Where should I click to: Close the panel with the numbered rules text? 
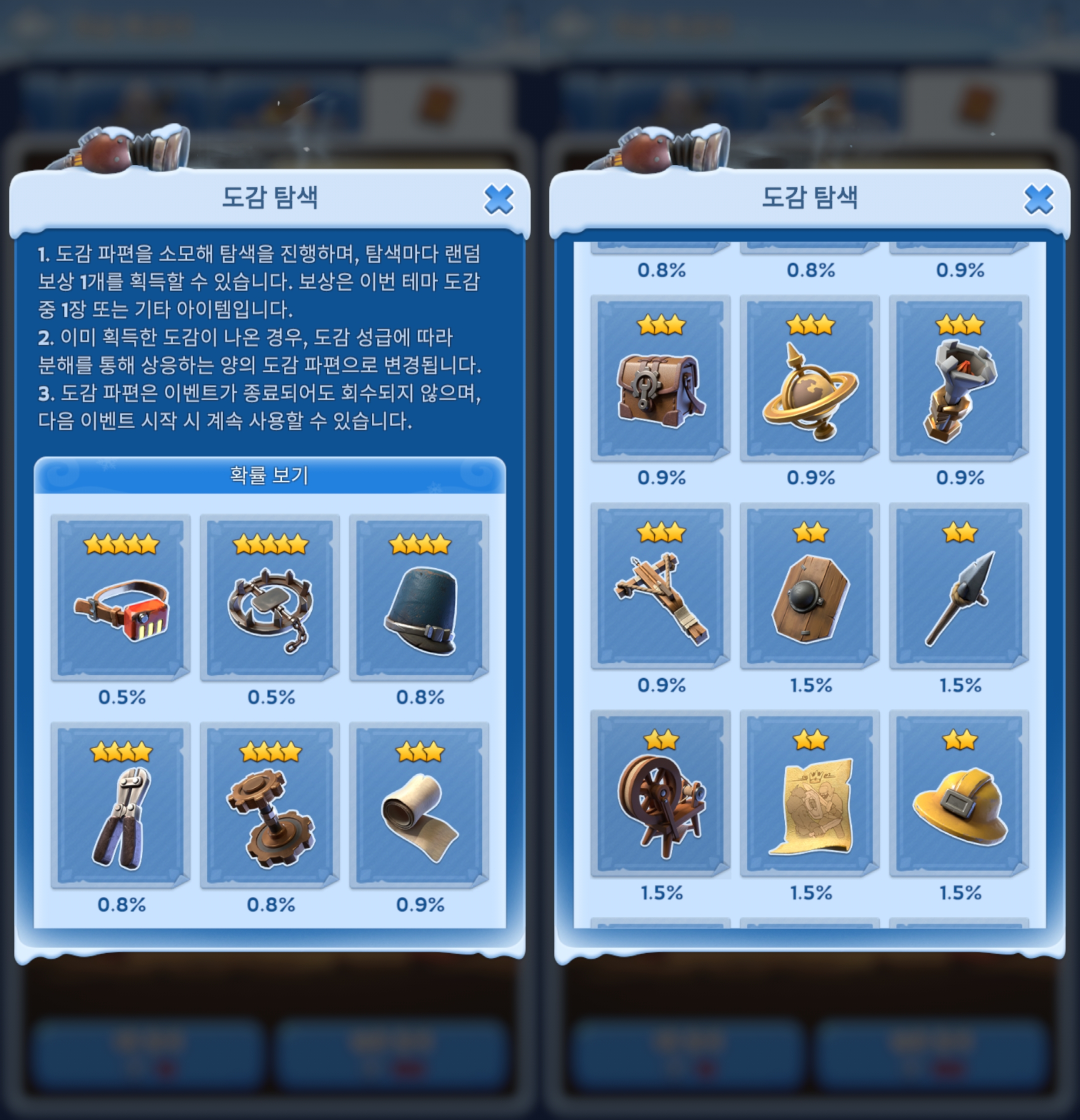[498, 200]
